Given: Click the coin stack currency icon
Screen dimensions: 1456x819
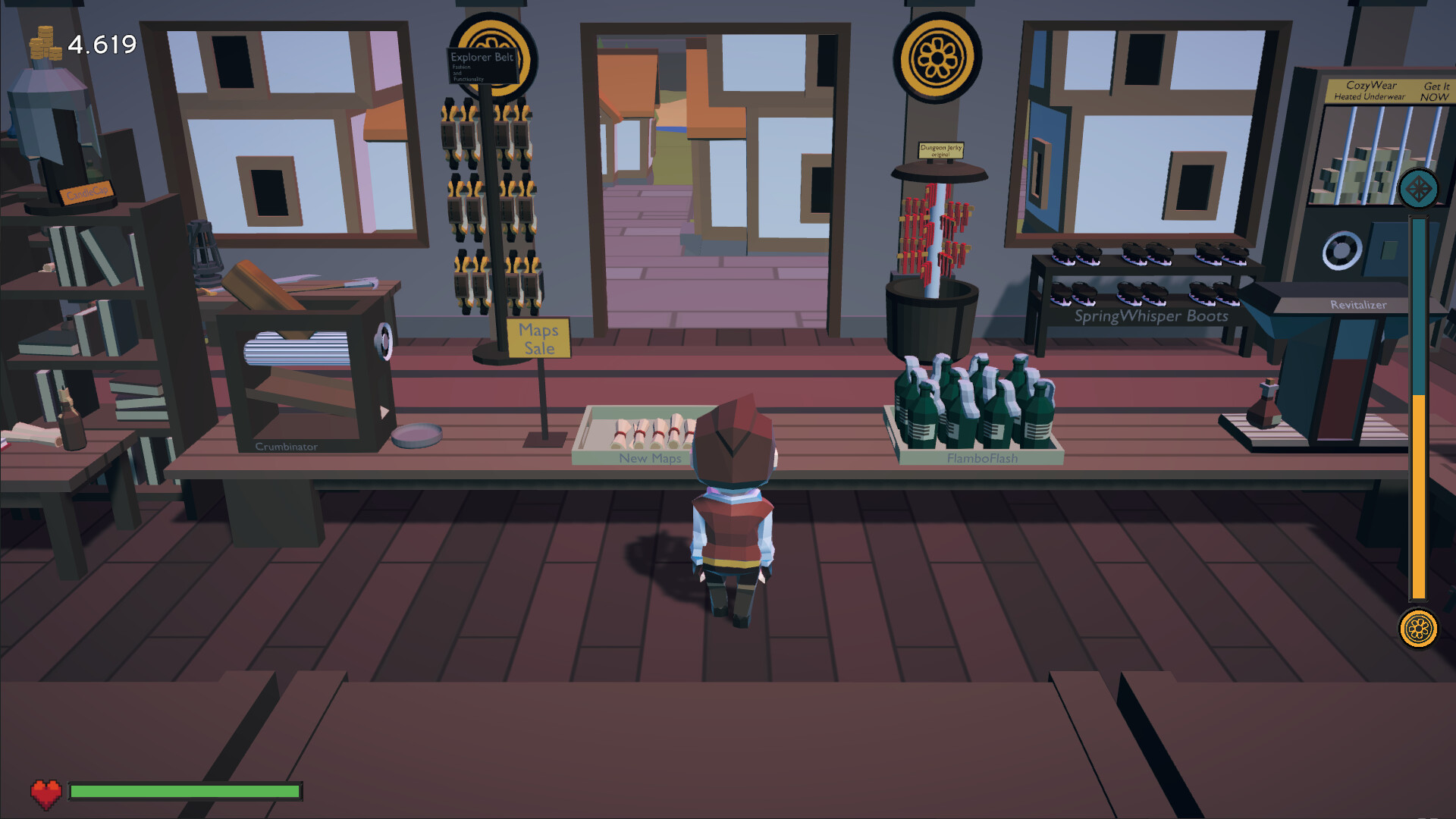Looking at the screenshot, I should point(45,42).
